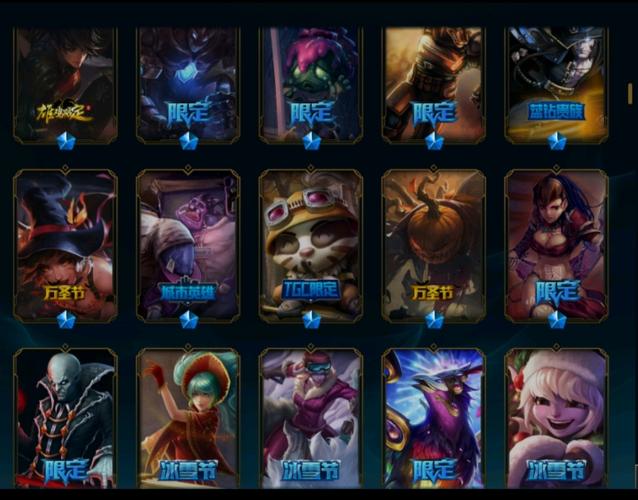Choose the Teemo TGC限定 skin card
The width and height of the screenshot is (638, 500).
coord(311,242)
